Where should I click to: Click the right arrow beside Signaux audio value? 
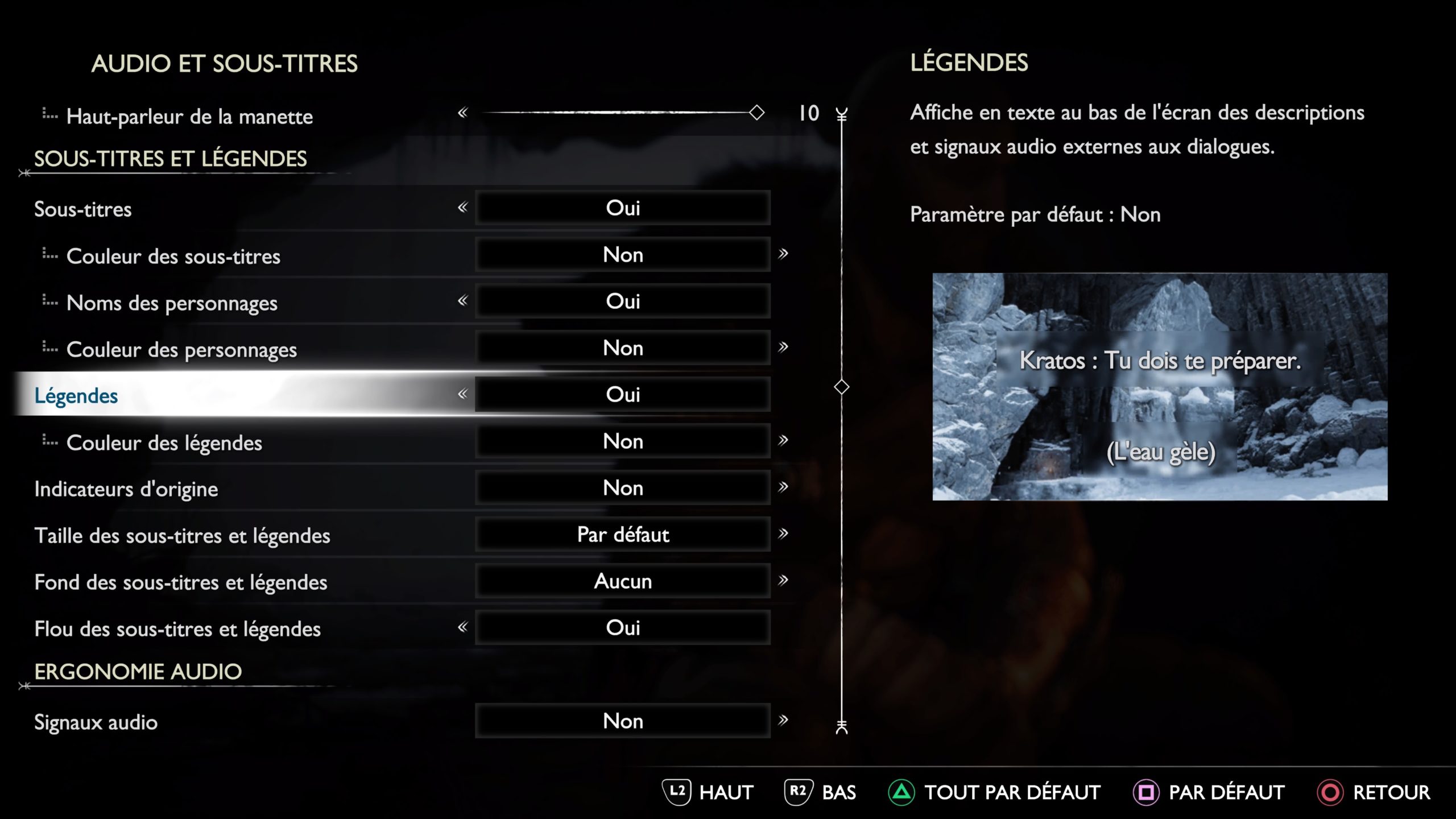click(783, 720)
